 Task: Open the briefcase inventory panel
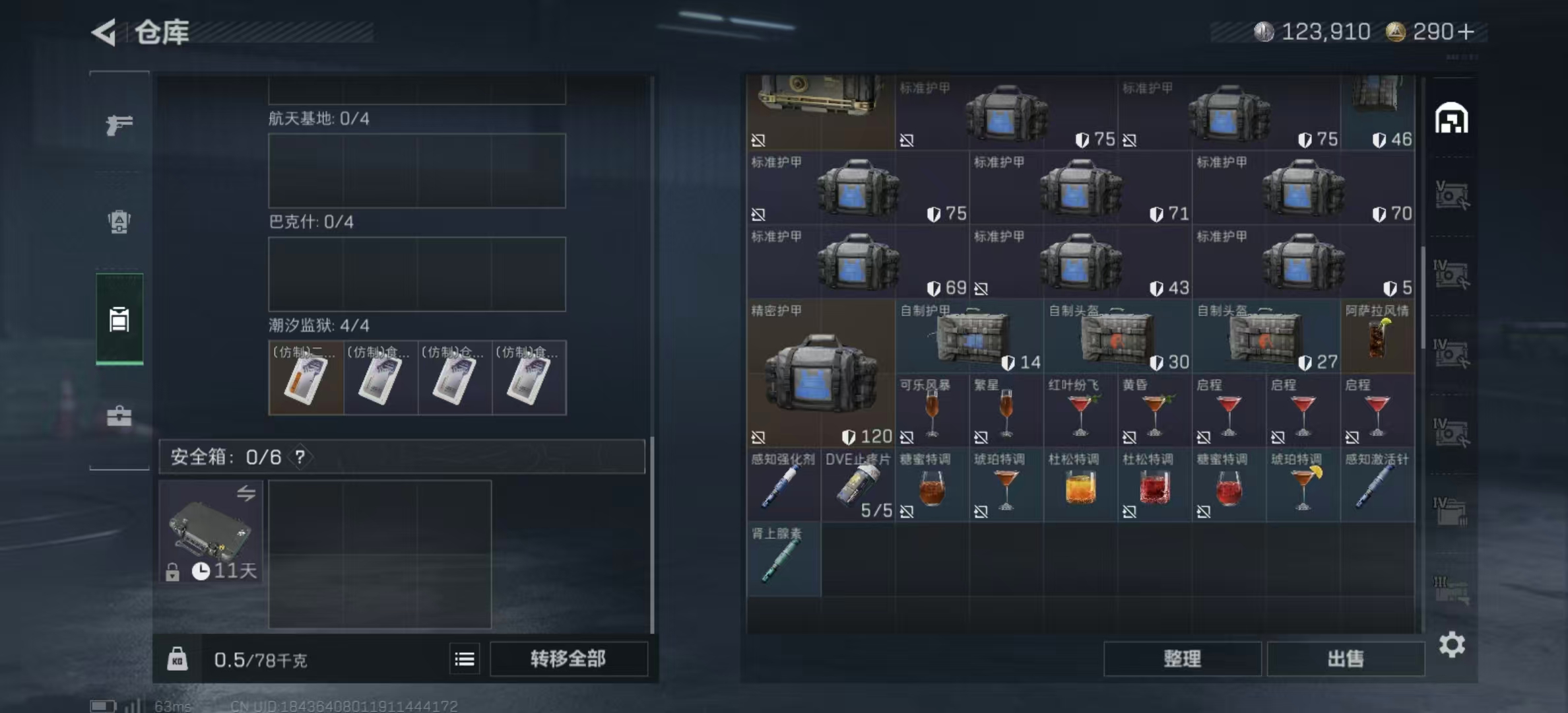[x=119, y=416]
